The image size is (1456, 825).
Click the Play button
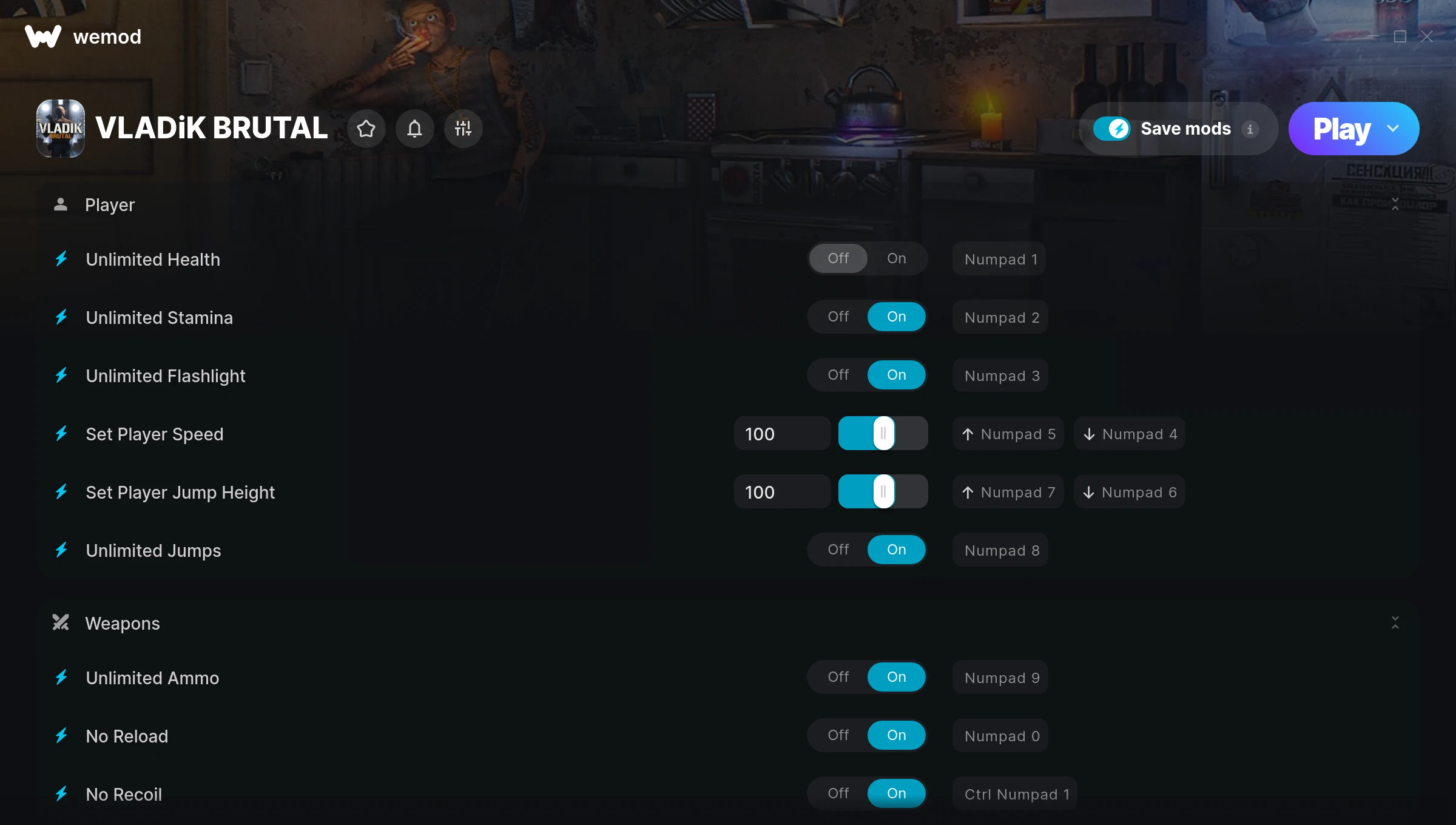[x=1341, y=128]
